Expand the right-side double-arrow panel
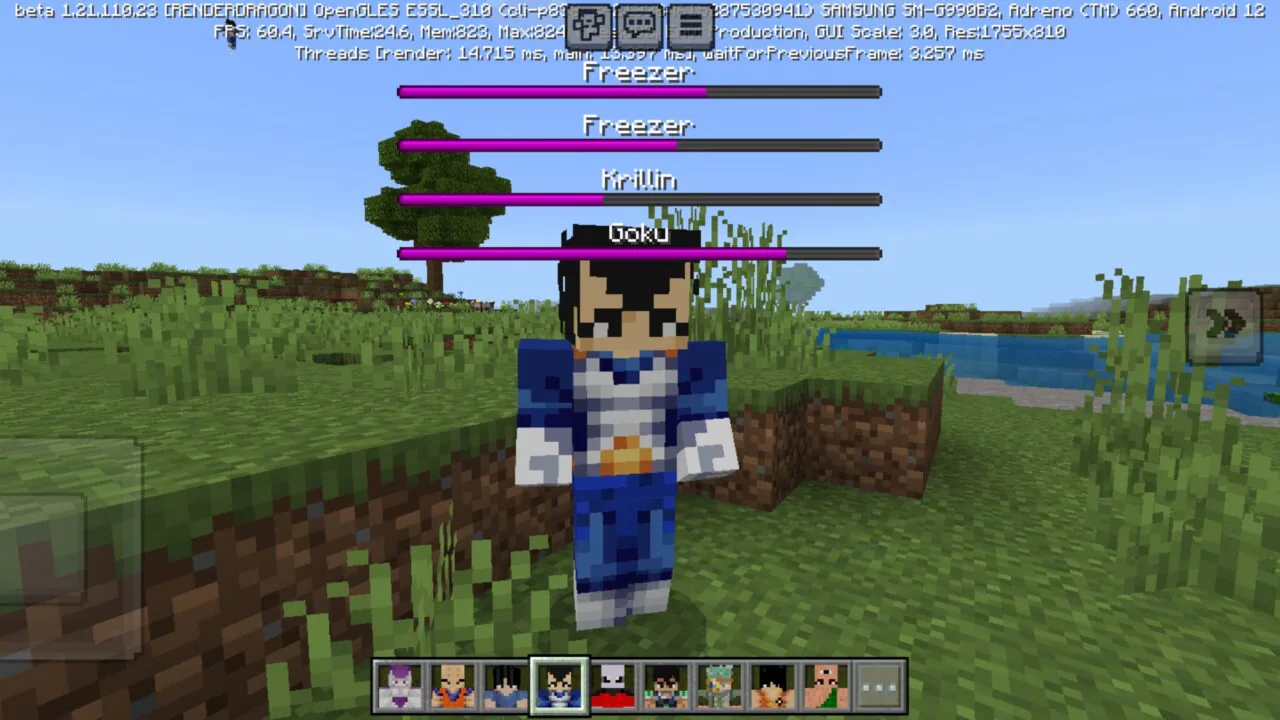1280x720 pixels. click(1225, 322)
